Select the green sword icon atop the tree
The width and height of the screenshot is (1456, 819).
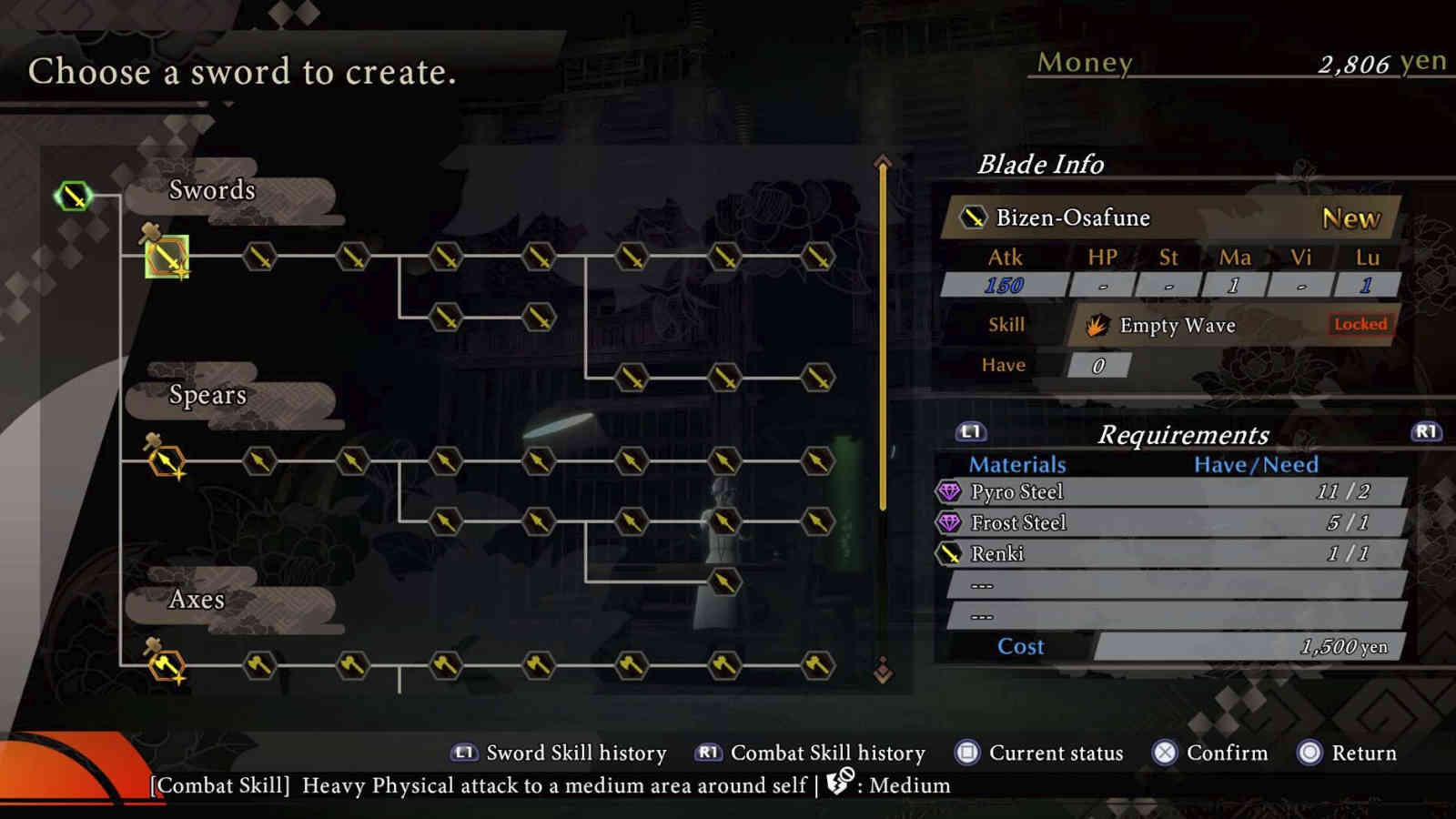click(x=75, y=194)
